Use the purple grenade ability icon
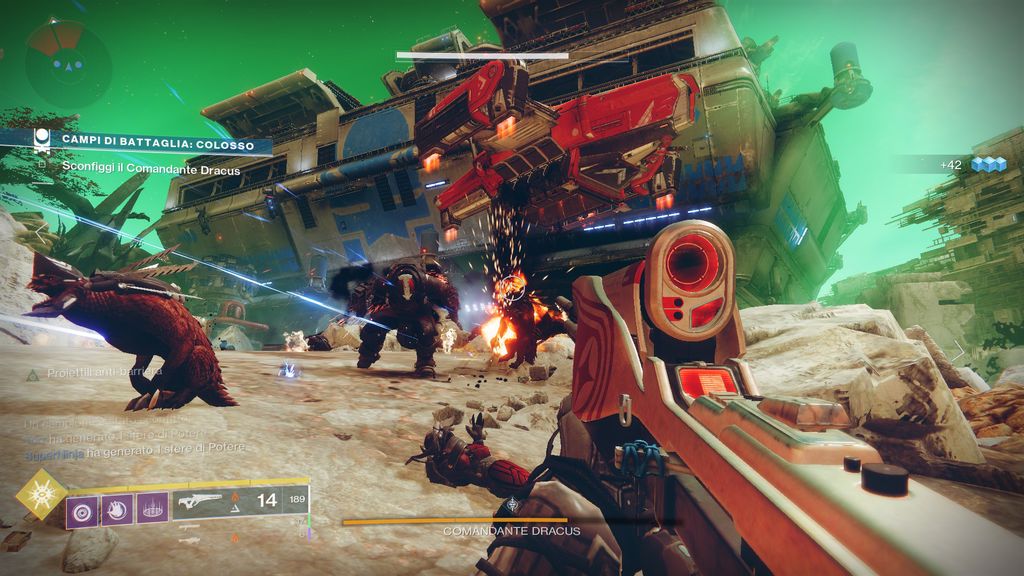Viewport: 1024px width, 576px height. tap(82, 511)
